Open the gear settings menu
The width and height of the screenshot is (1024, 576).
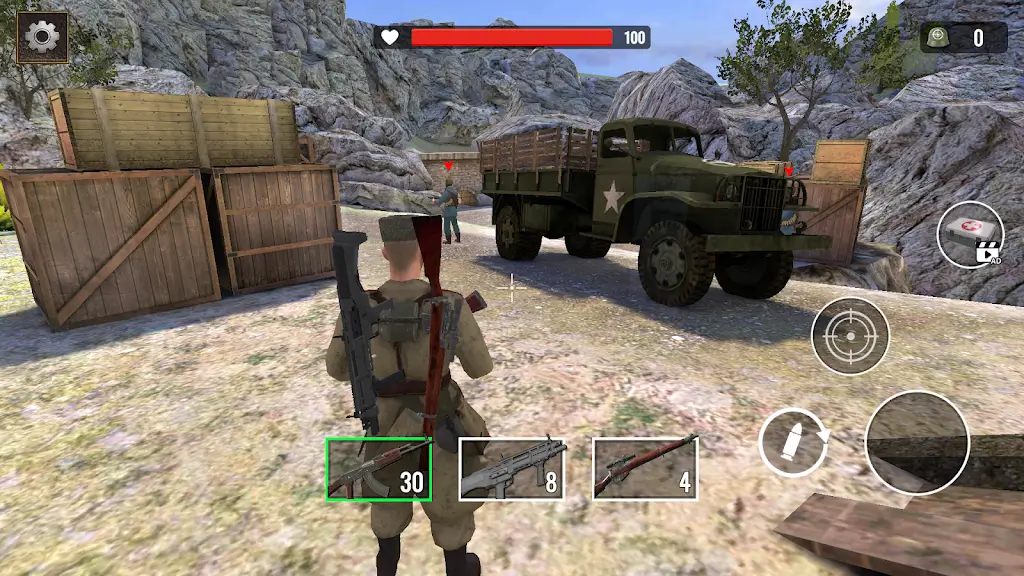point(43,38)
